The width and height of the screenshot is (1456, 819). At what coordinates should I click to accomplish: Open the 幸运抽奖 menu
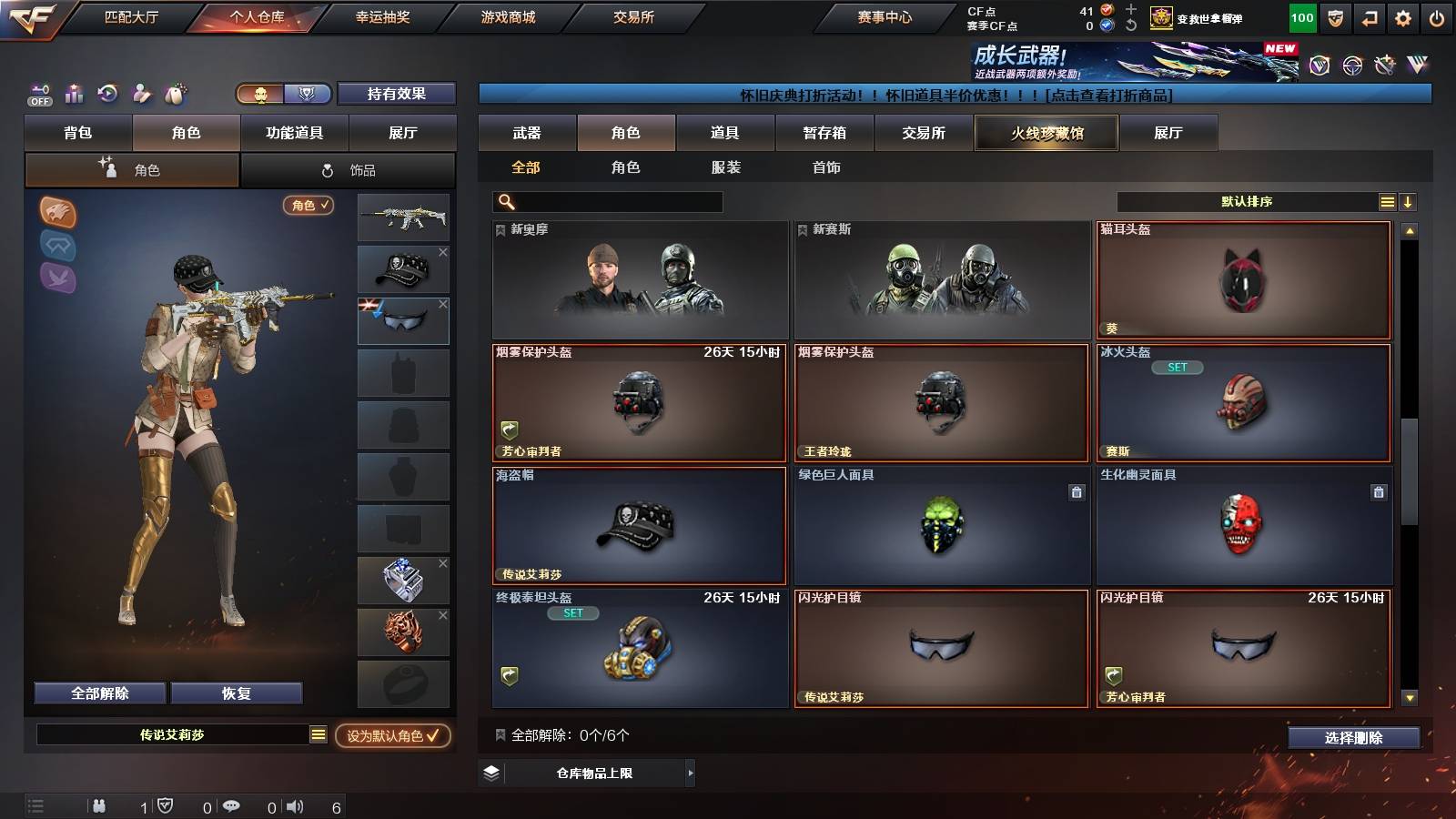[x=383, y=16]
